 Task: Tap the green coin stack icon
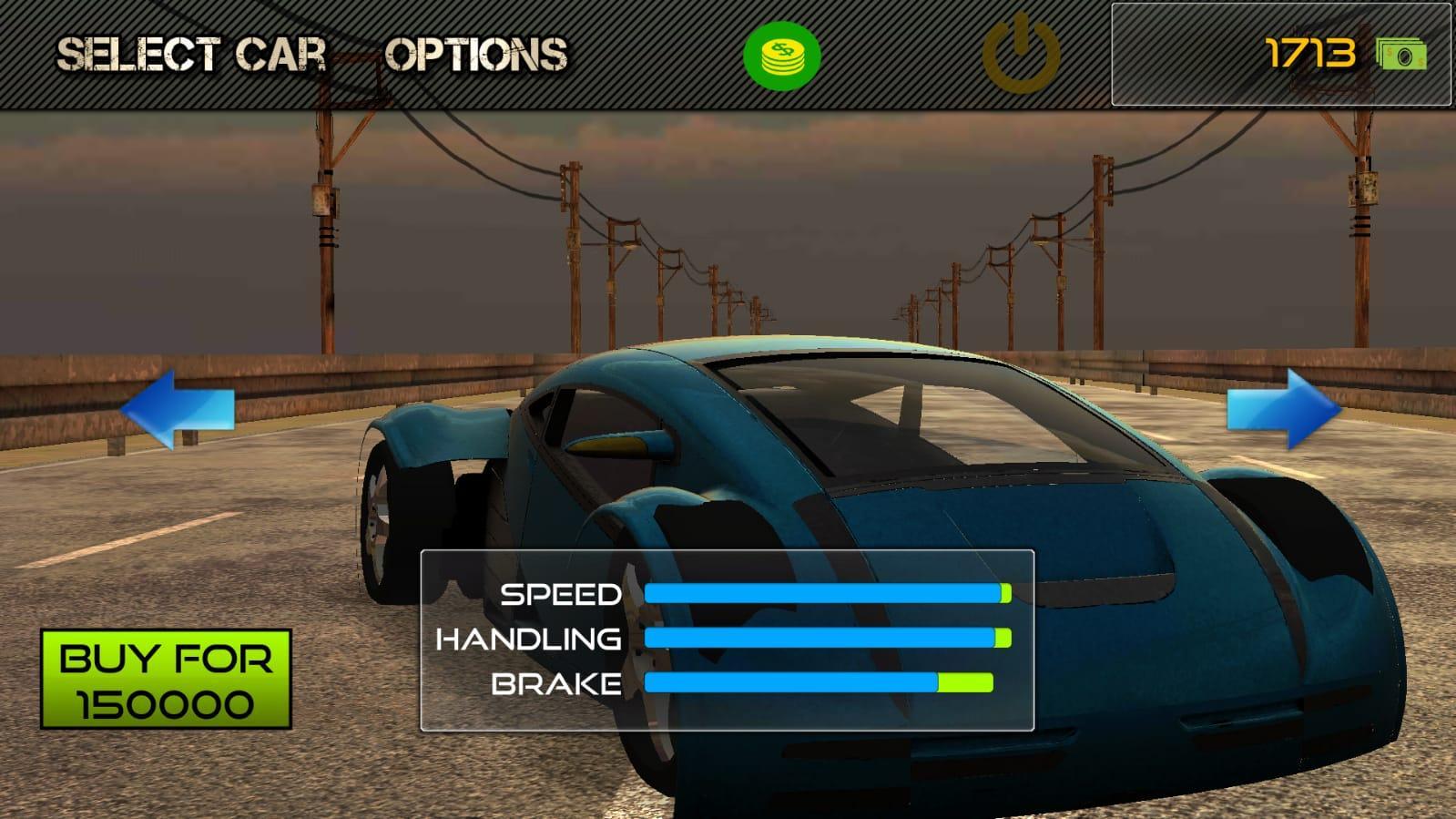coord(781,55)
